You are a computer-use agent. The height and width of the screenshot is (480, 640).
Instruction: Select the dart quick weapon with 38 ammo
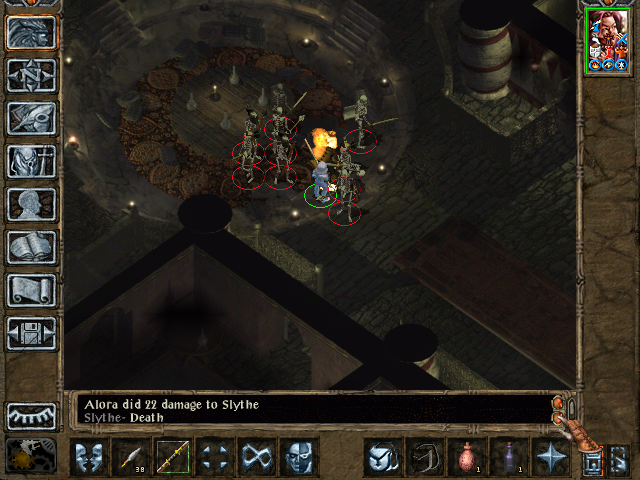point(131,457)
